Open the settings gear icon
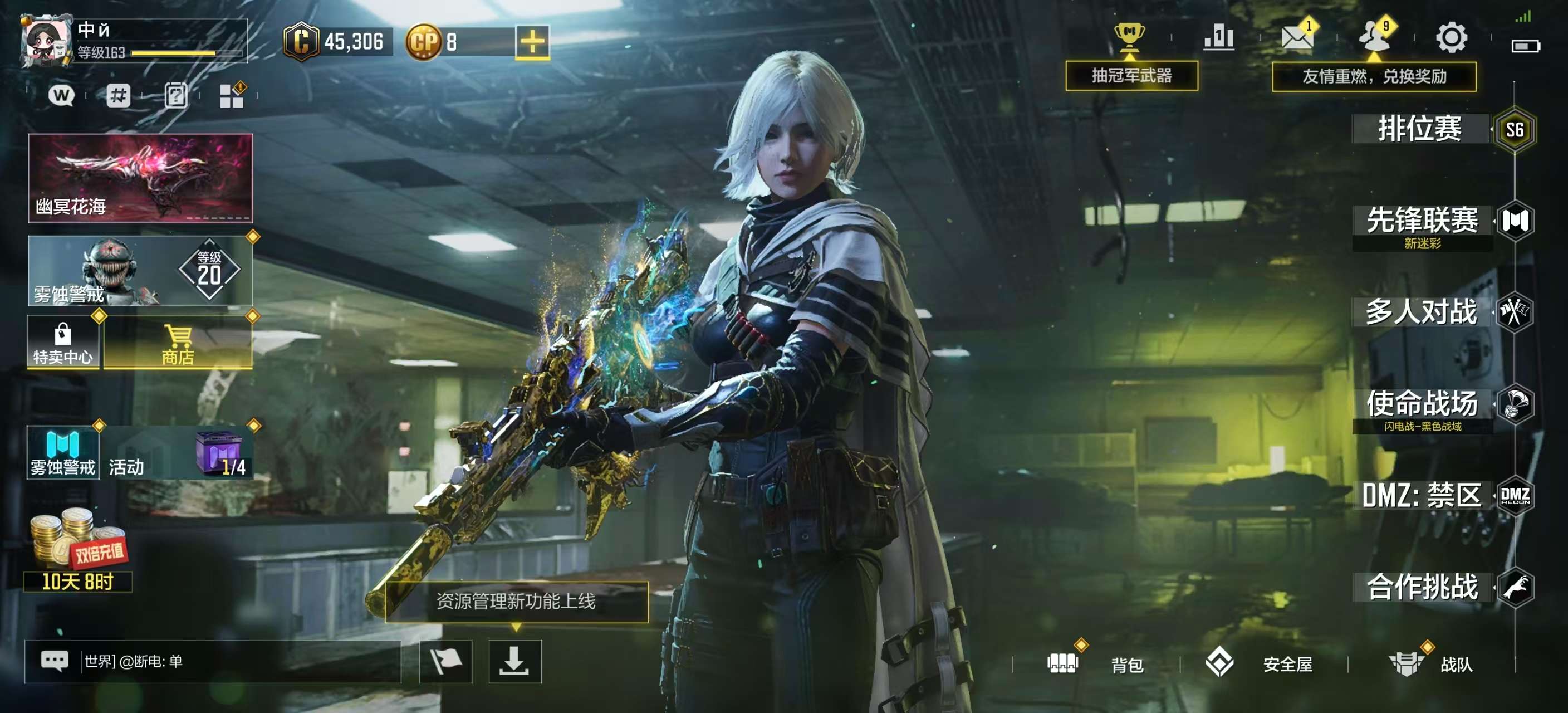This screenshot has height=713, width=1568. tap(1451, 38)
